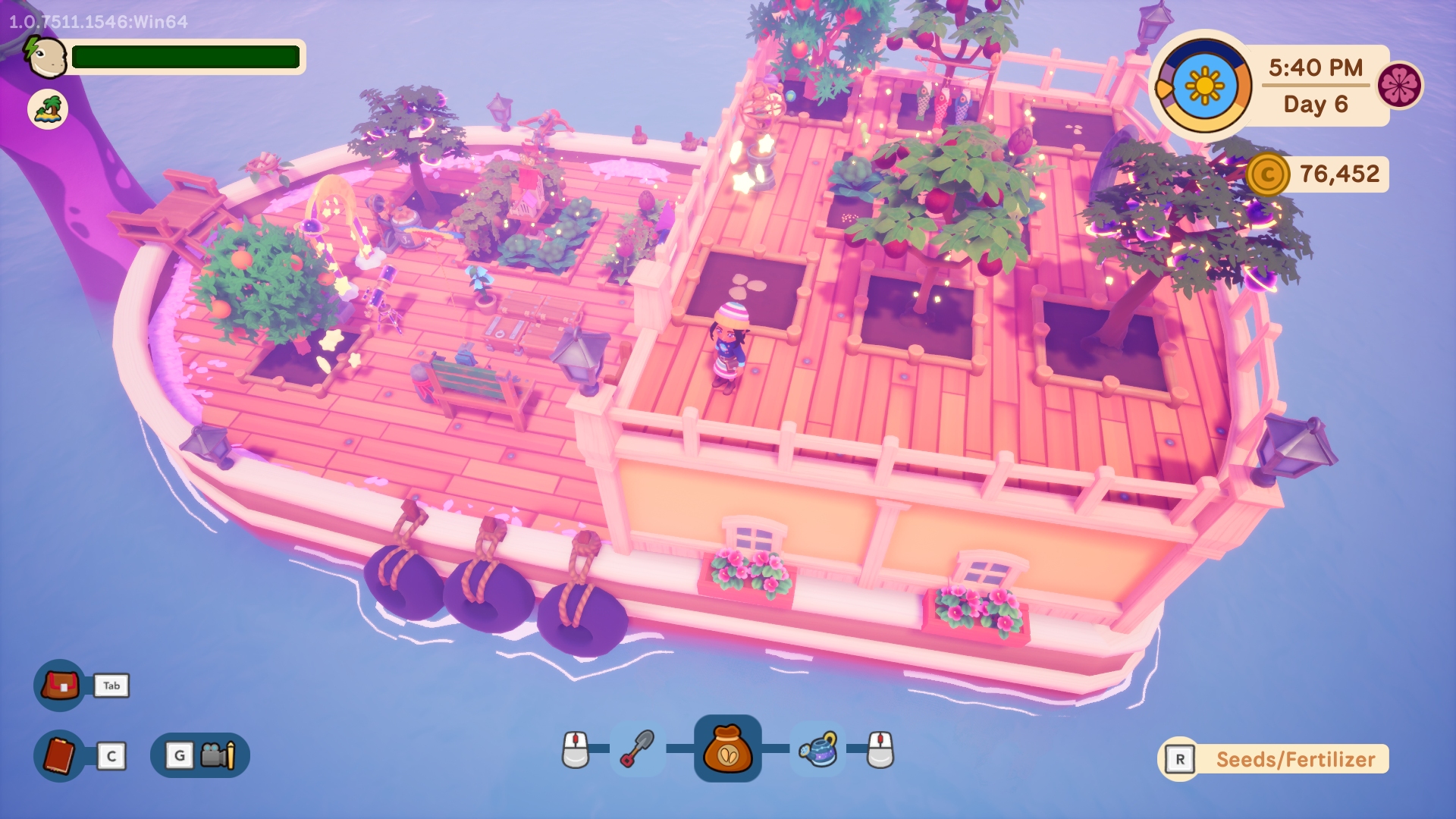Click the pink flower season badge
The image size is (1456, 819).
click(x=1399, y=85)
